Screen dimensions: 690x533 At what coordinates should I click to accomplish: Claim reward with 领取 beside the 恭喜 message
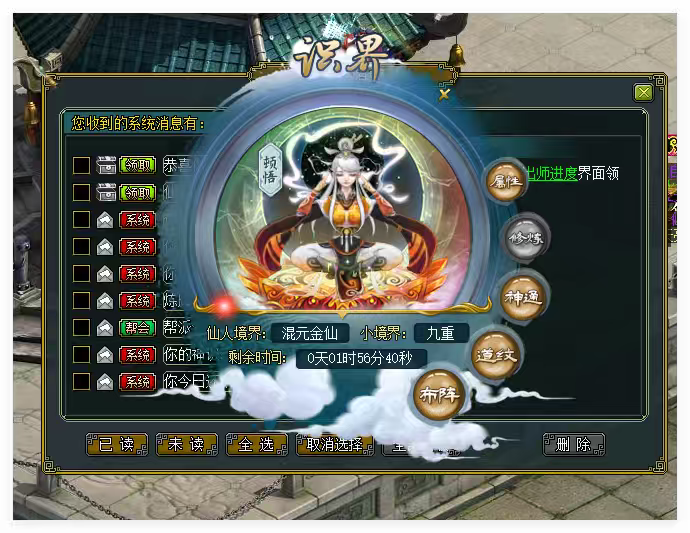pos(137,165)
